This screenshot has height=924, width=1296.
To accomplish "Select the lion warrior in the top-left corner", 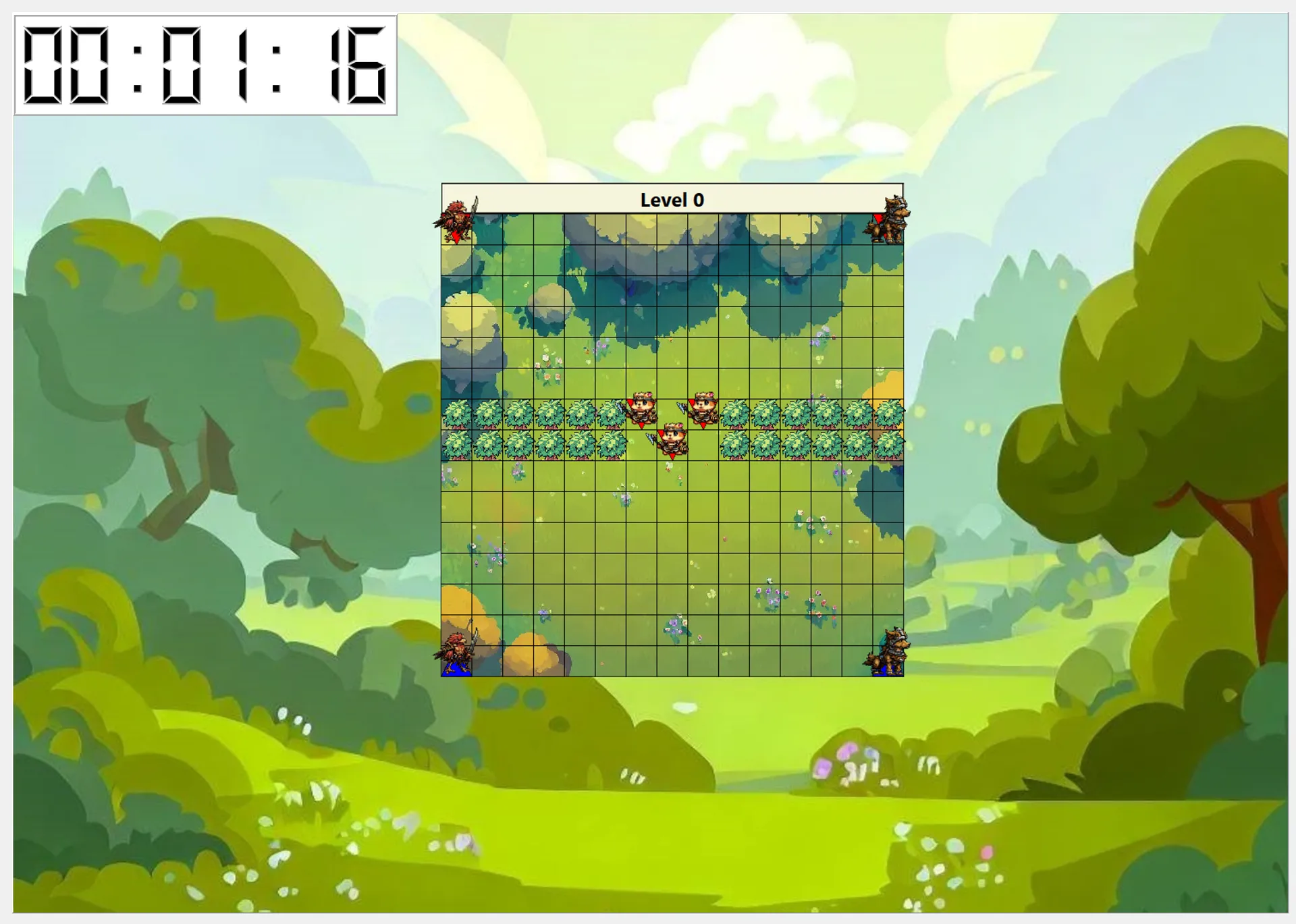I will (456, 223).
